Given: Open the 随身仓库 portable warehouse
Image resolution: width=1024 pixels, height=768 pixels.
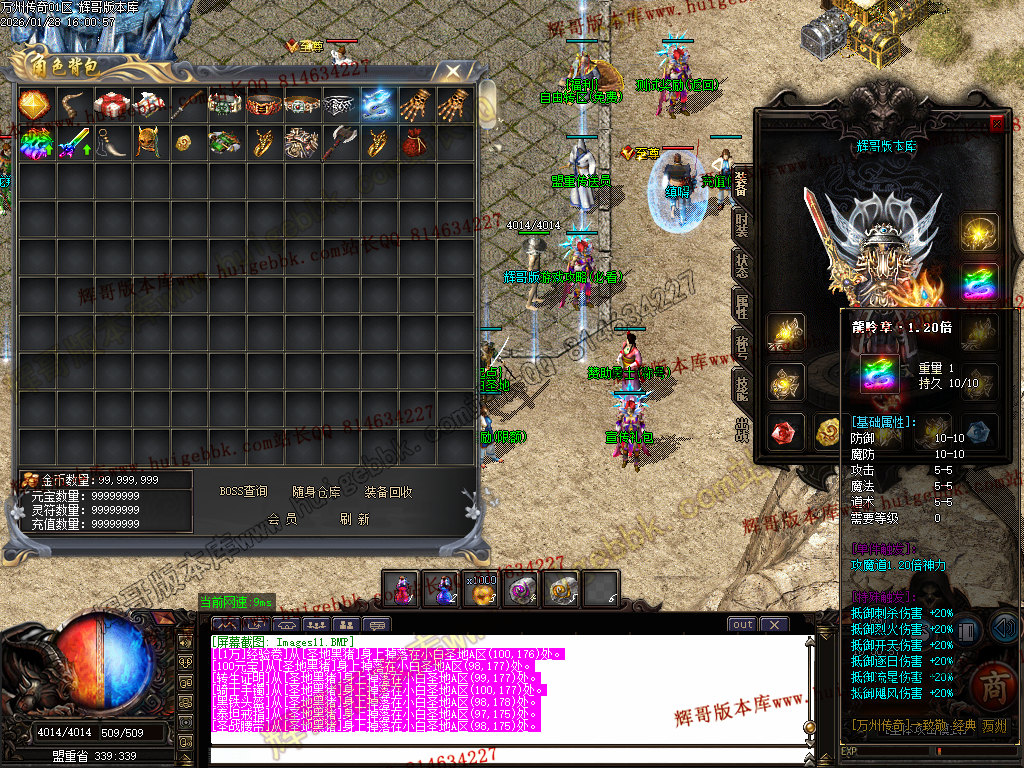Looking at the screenshot, I should [x=316, y=492].
